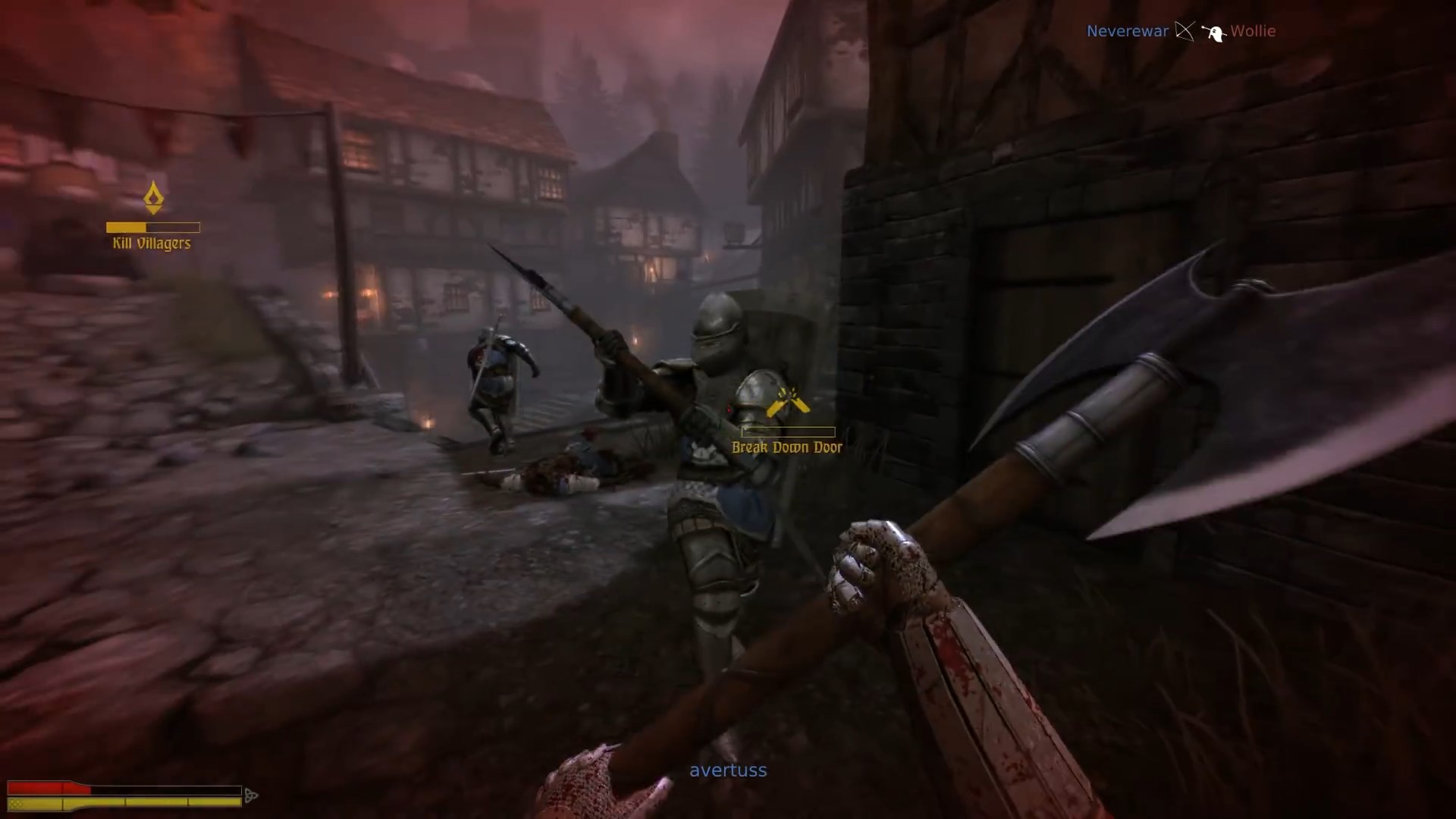Click the objective progress bar under the flame icon

[x=152, y=227]
